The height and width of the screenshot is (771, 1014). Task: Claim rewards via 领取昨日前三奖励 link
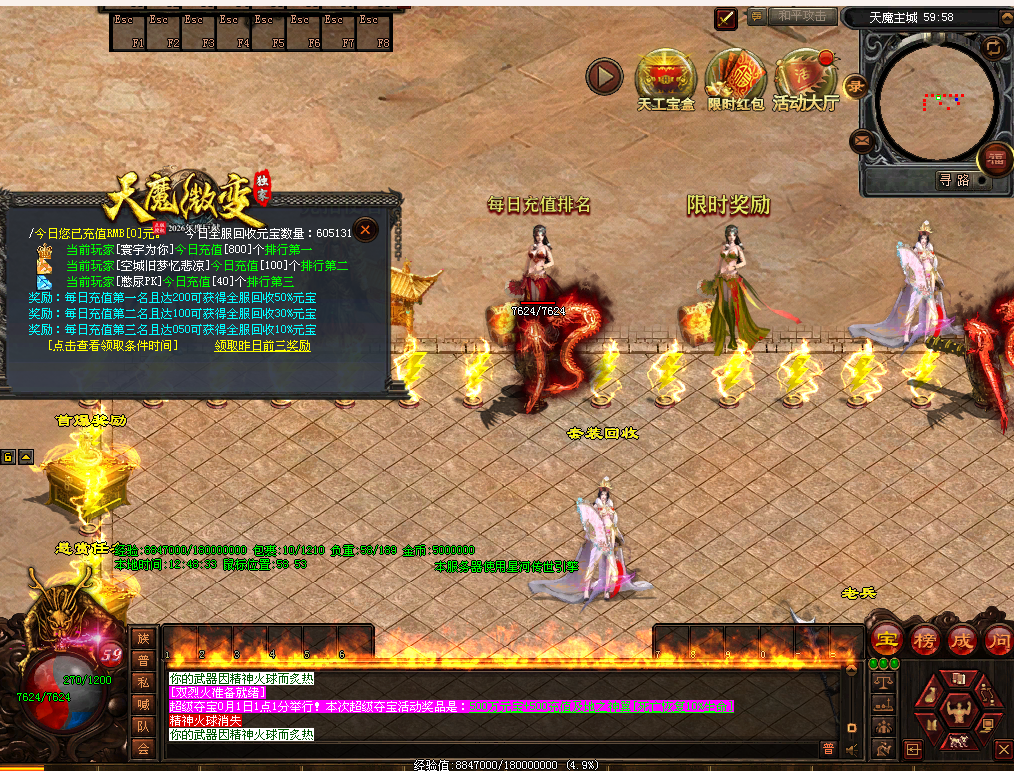[262, 345]
